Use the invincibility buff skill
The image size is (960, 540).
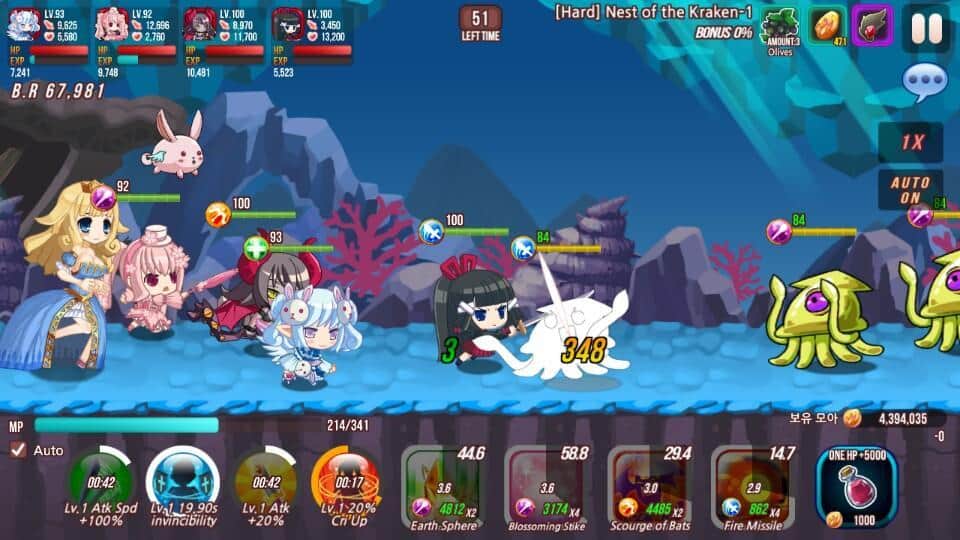(x=182, y=484)
